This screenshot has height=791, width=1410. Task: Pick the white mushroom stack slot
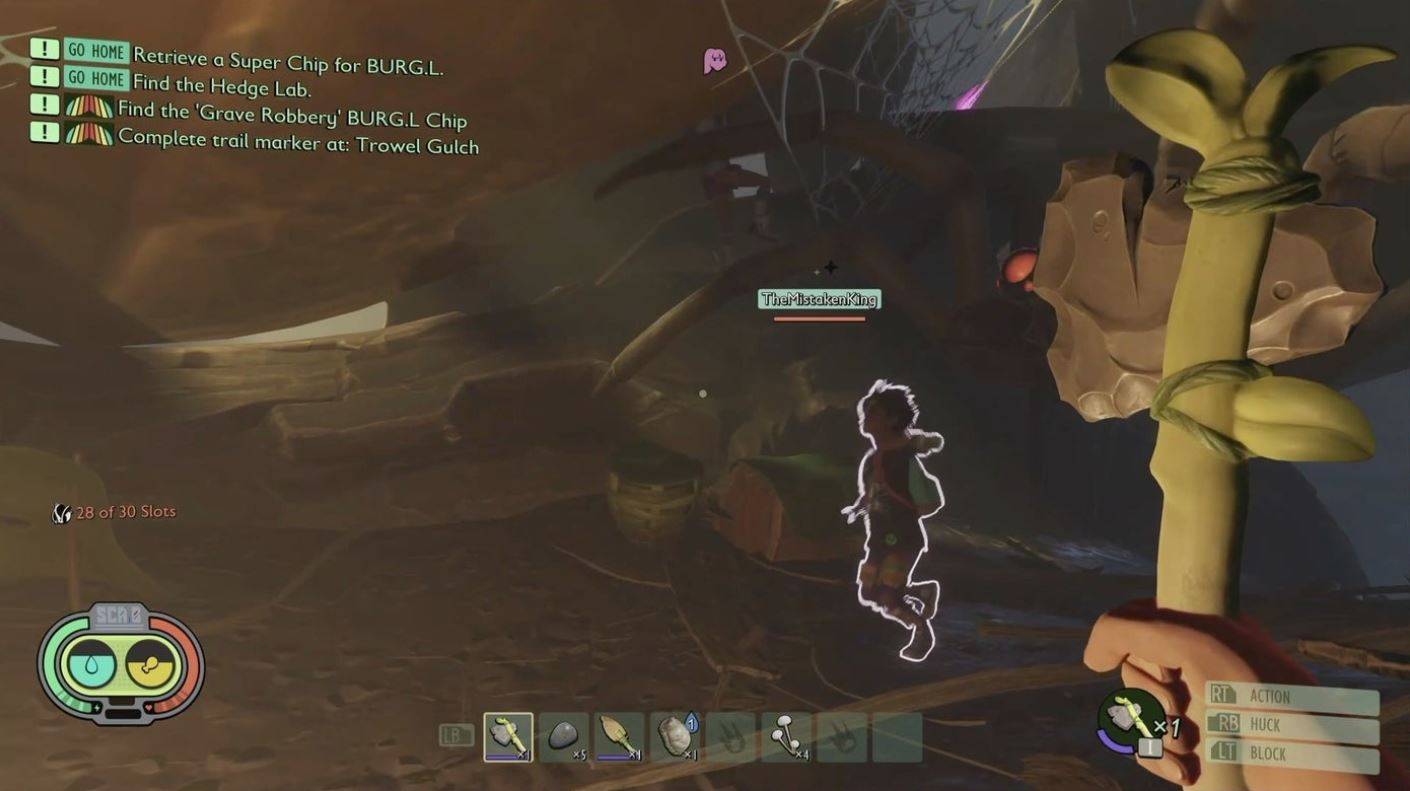(786, 737)
